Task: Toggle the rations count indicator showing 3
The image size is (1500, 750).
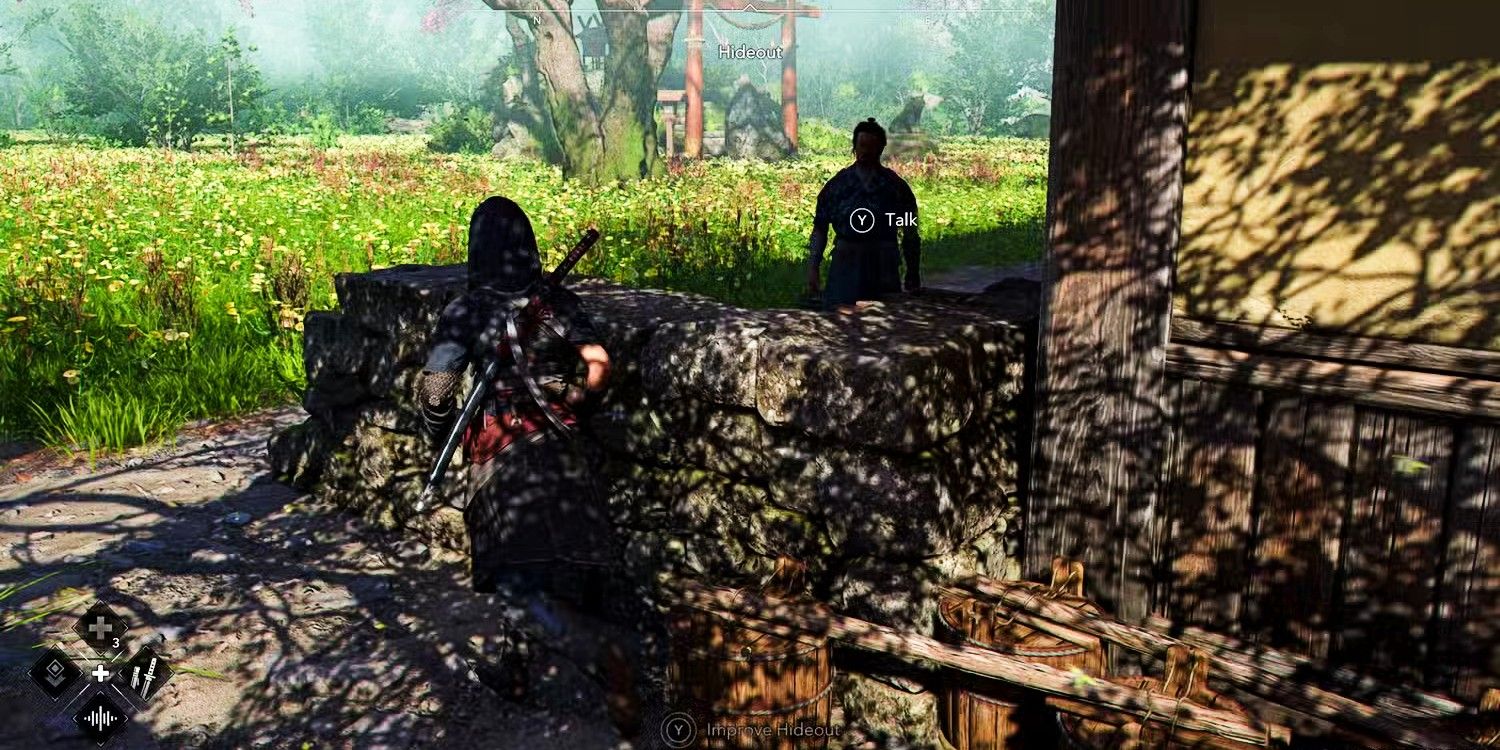Action: [x=116, y=642]
